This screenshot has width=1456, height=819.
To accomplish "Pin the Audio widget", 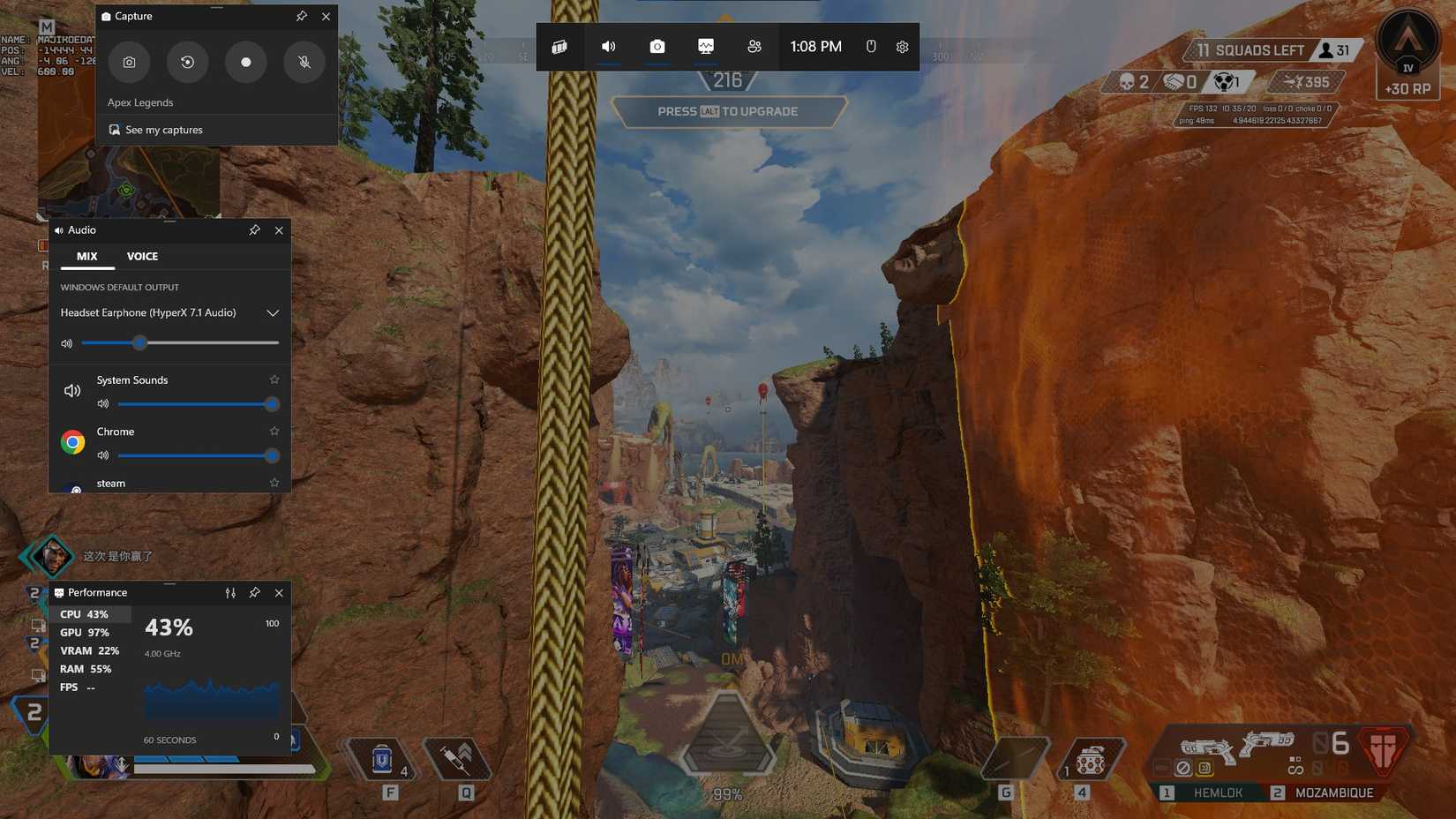I will point(254,229).
